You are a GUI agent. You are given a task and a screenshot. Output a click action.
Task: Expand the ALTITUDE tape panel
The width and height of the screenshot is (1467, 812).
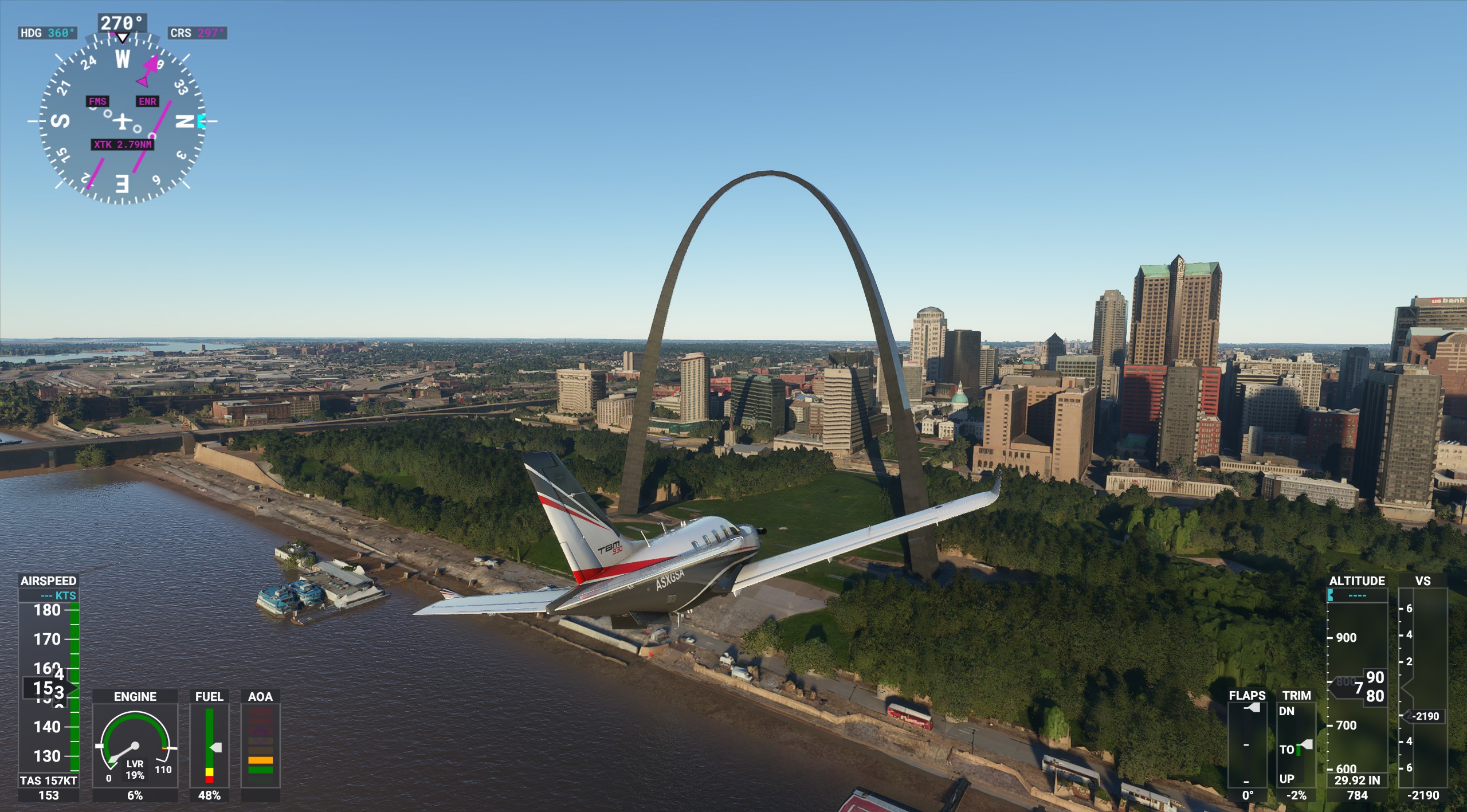1357,581
